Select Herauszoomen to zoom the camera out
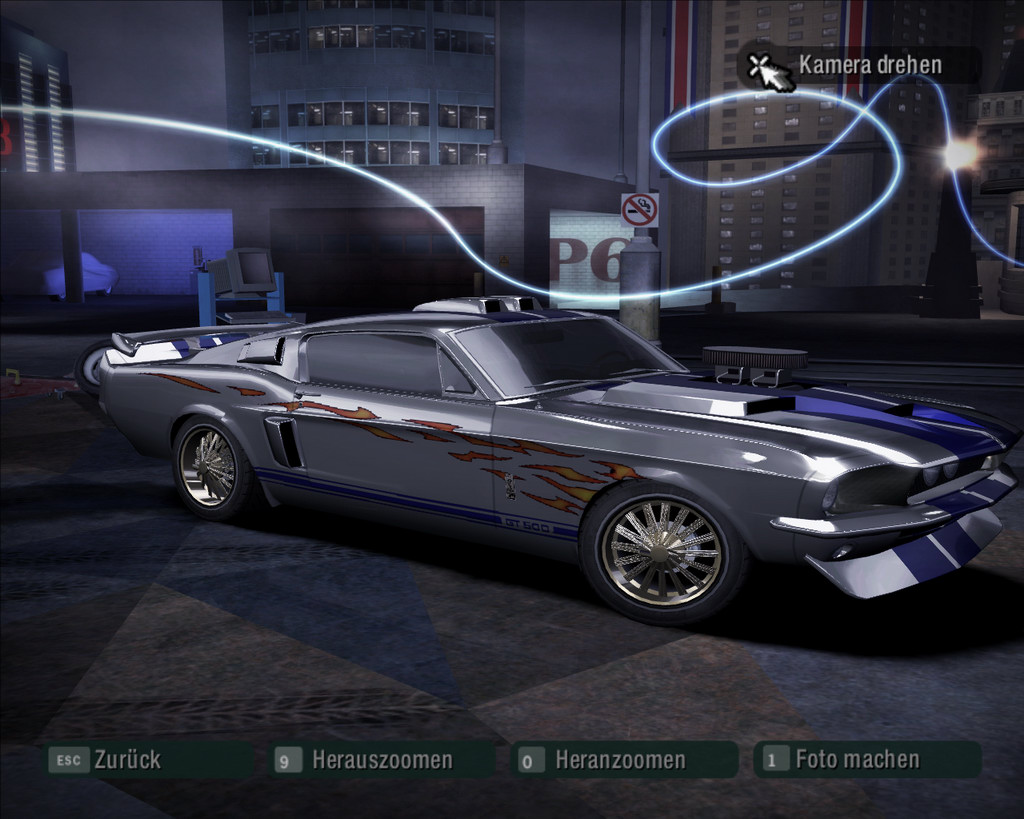Screen dimensions: 1024x819 coord(381,760)
